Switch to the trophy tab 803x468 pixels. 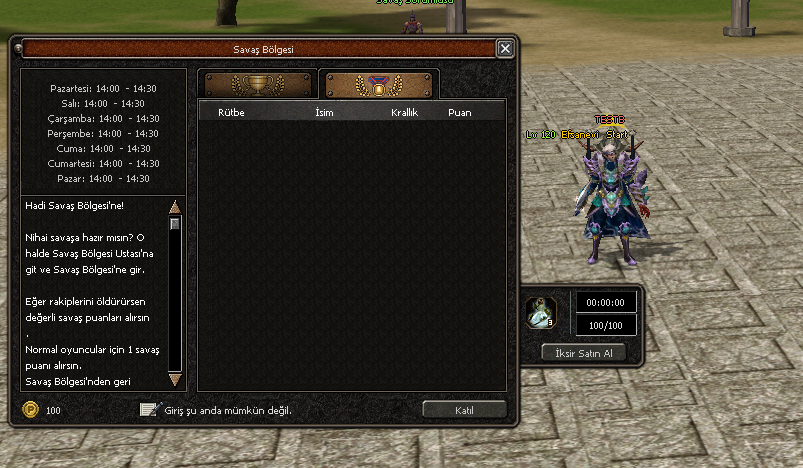click(x=257, y=84)
